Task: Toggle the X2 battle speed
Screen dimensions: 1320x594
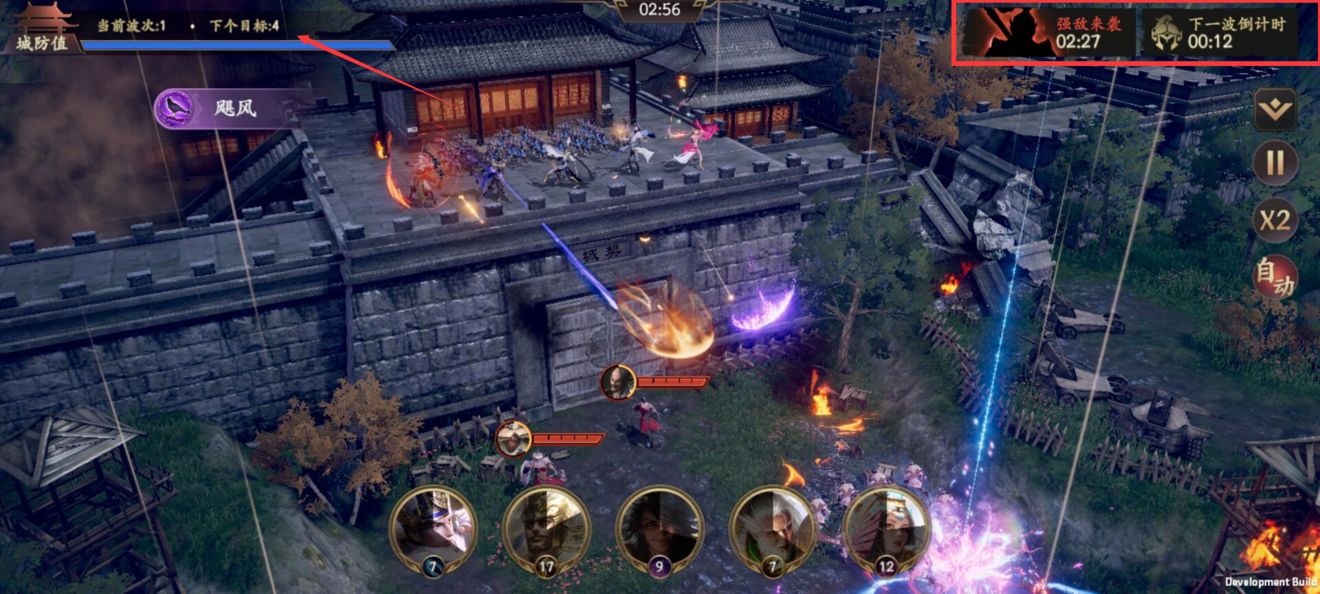Action: tap(1275, 220)
